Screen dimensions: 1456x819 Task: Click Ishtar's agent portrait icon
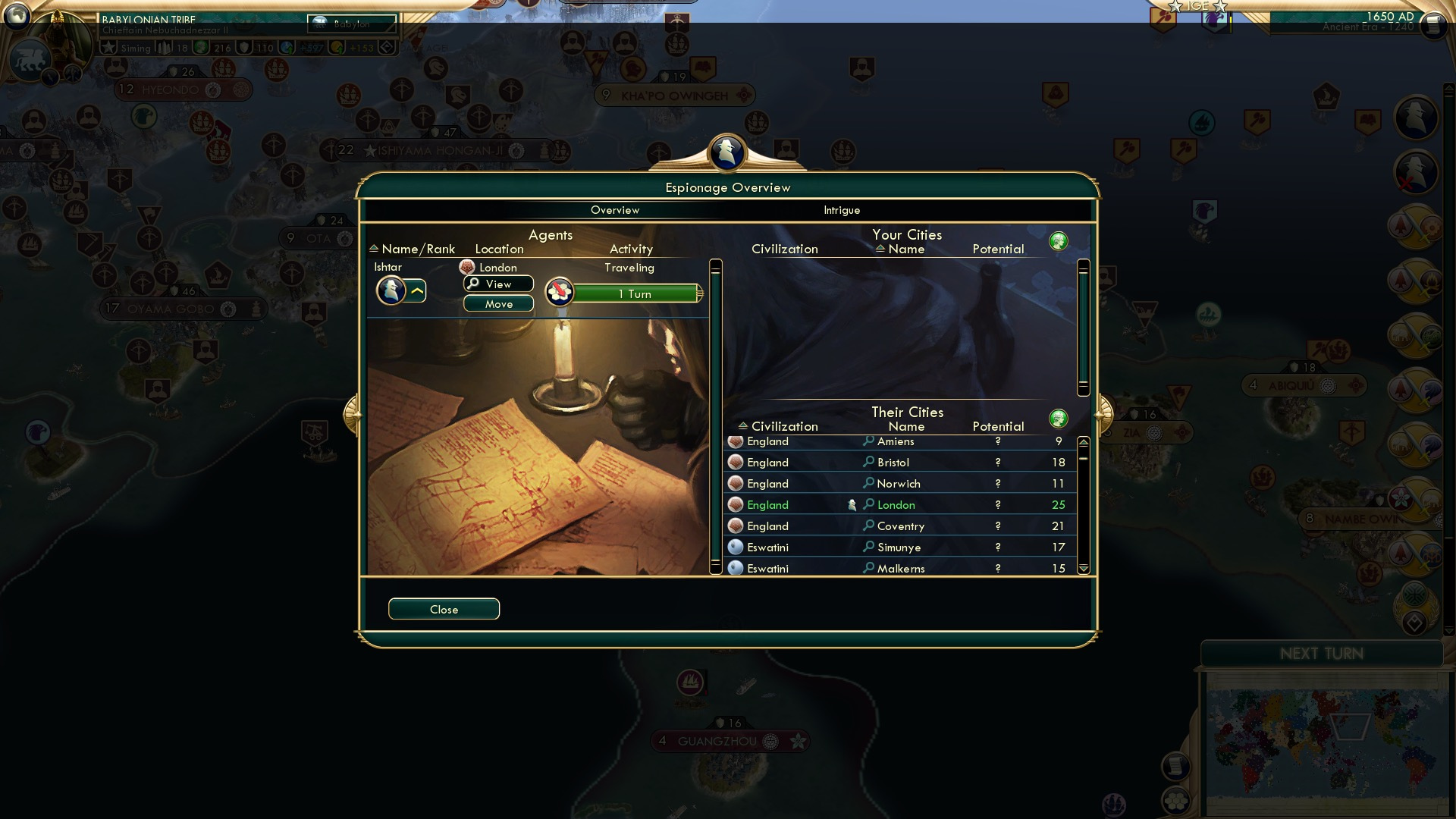pos(391,290)
